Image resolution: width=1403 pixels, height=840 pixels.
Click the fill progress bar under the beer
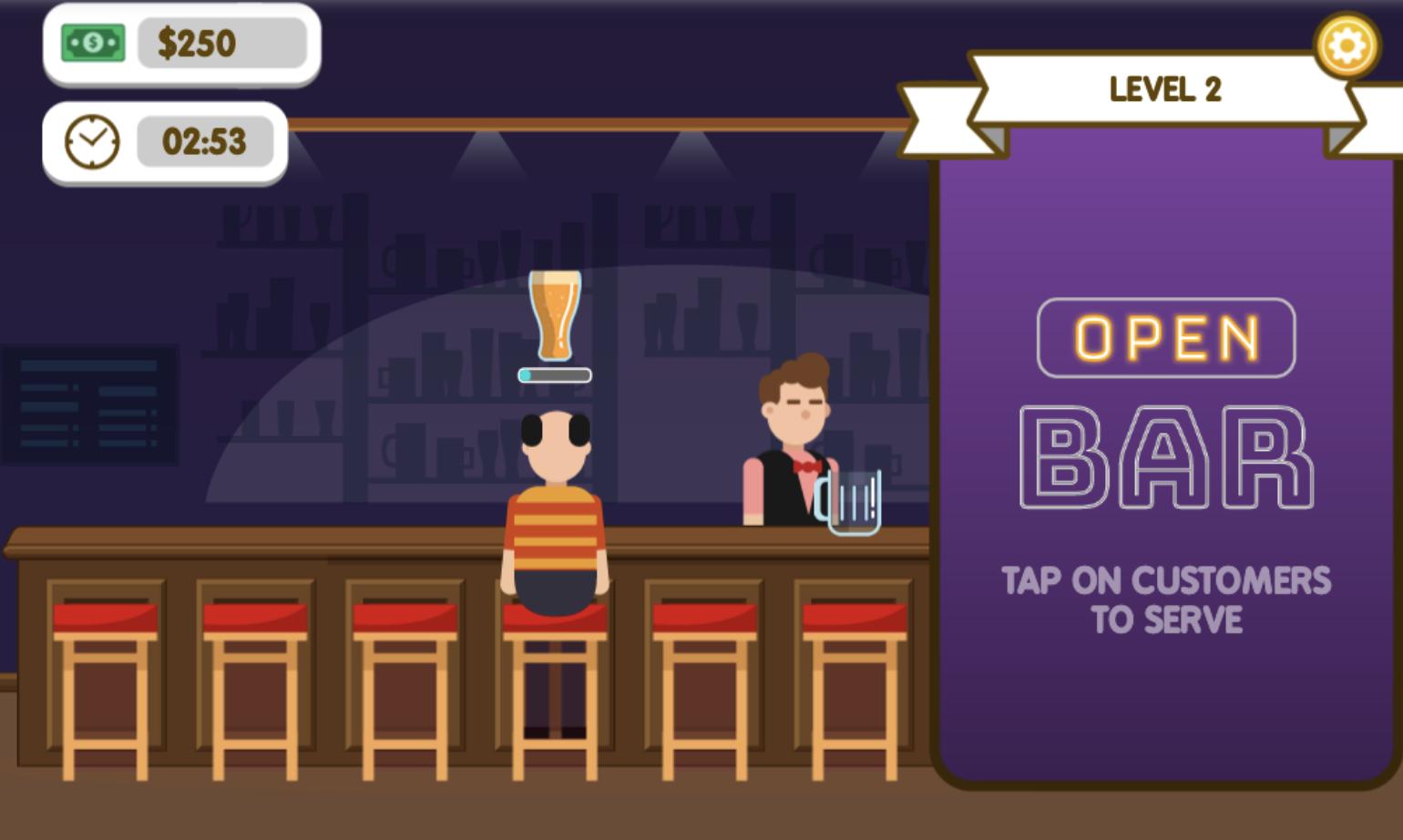point(554,374)
